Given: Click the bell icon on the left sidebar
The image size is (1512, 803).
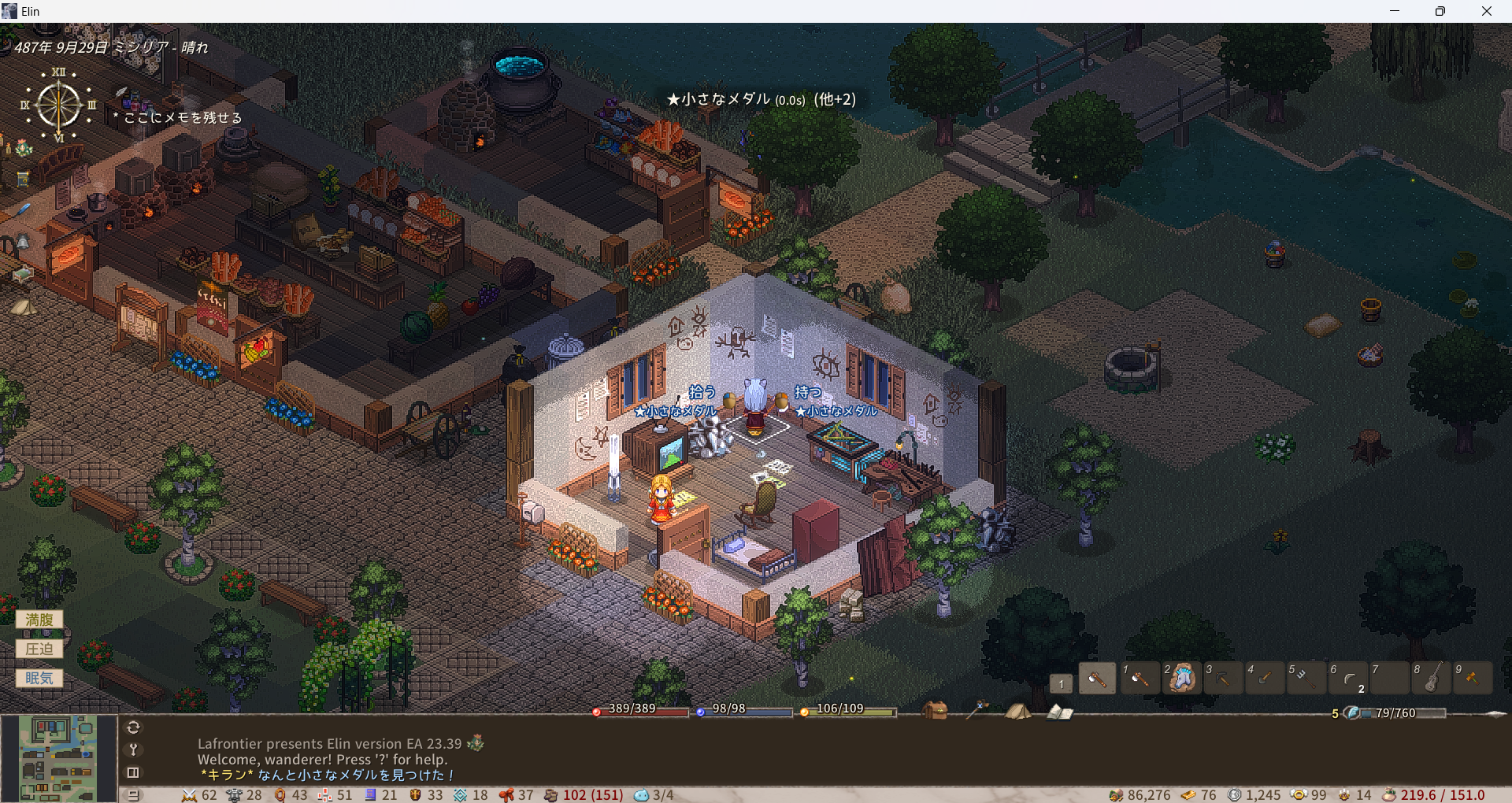Looking at the screenshot, I should [x=23, y=242].
